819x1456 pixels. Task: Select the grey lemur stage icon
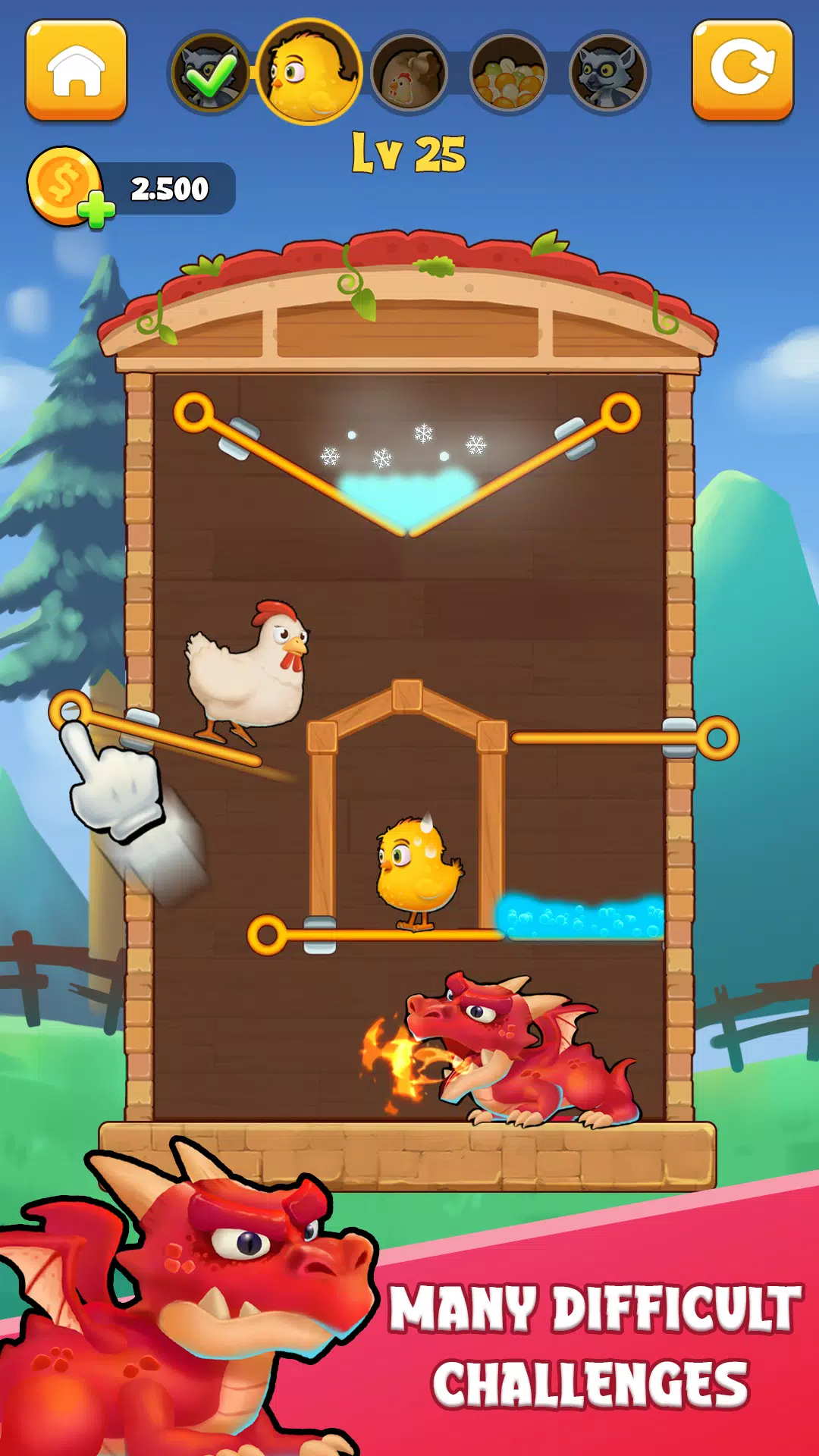pos(608,73)
